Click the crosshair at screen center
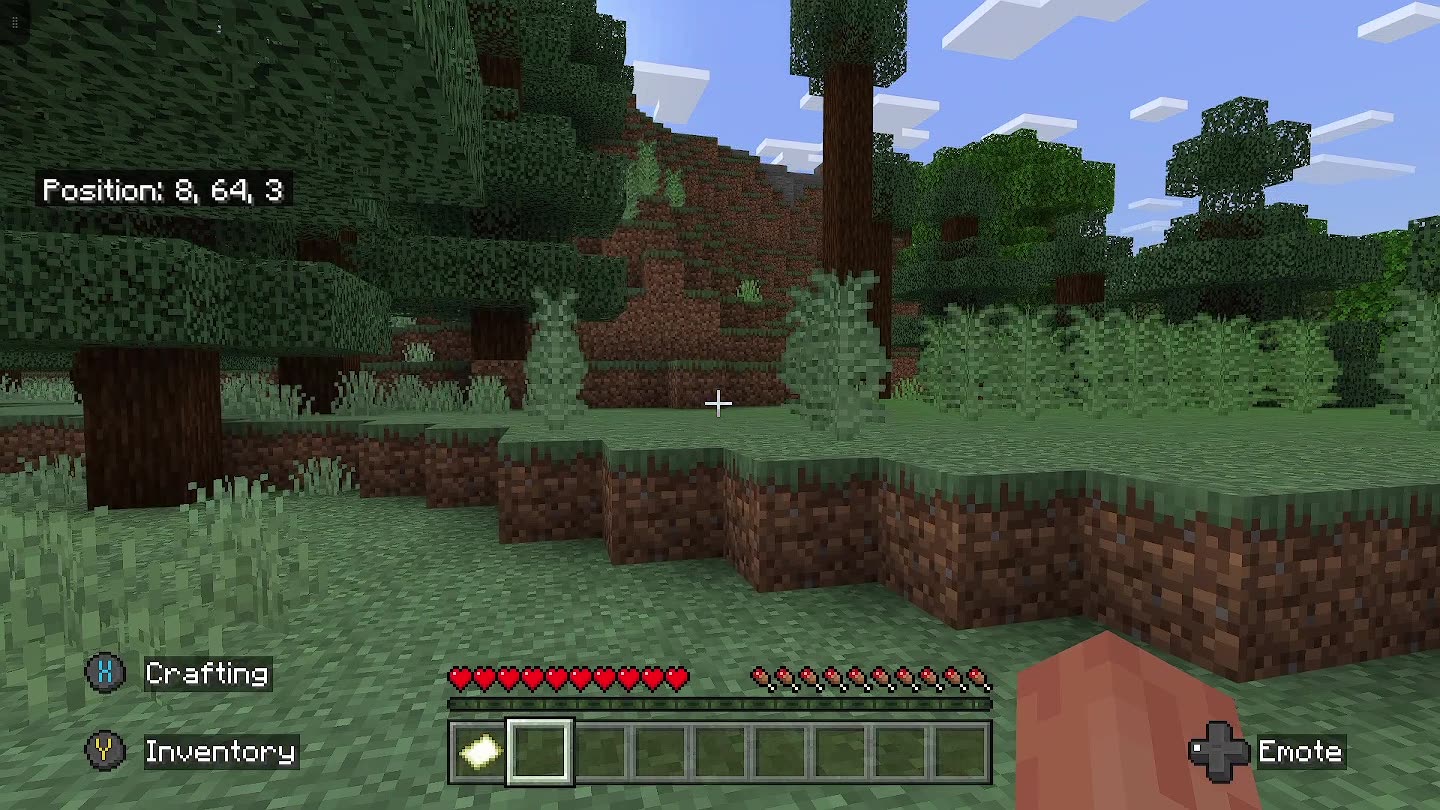 (x=720, y=402)
